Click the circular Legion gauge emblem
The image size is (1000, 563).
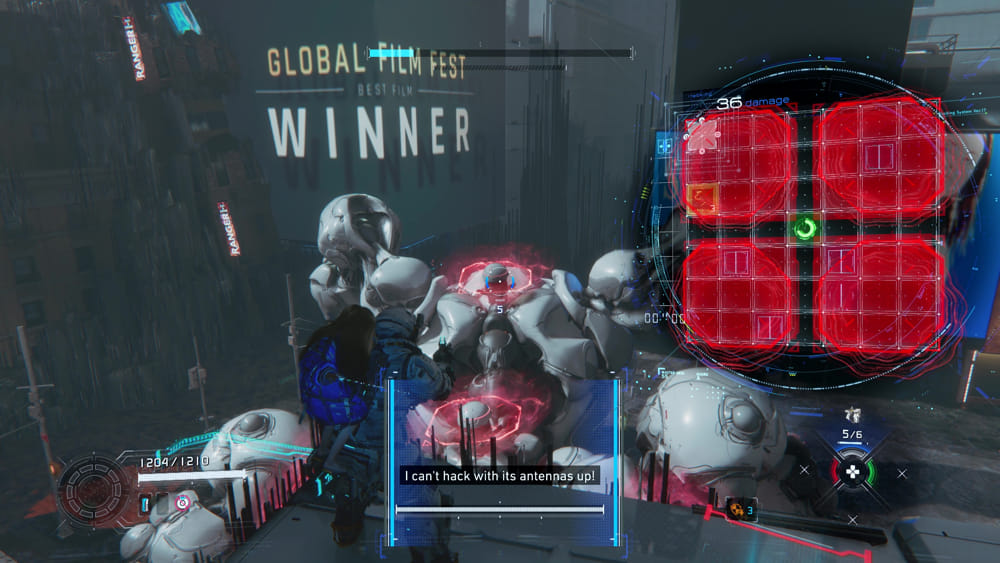click(x=95, y=492)
